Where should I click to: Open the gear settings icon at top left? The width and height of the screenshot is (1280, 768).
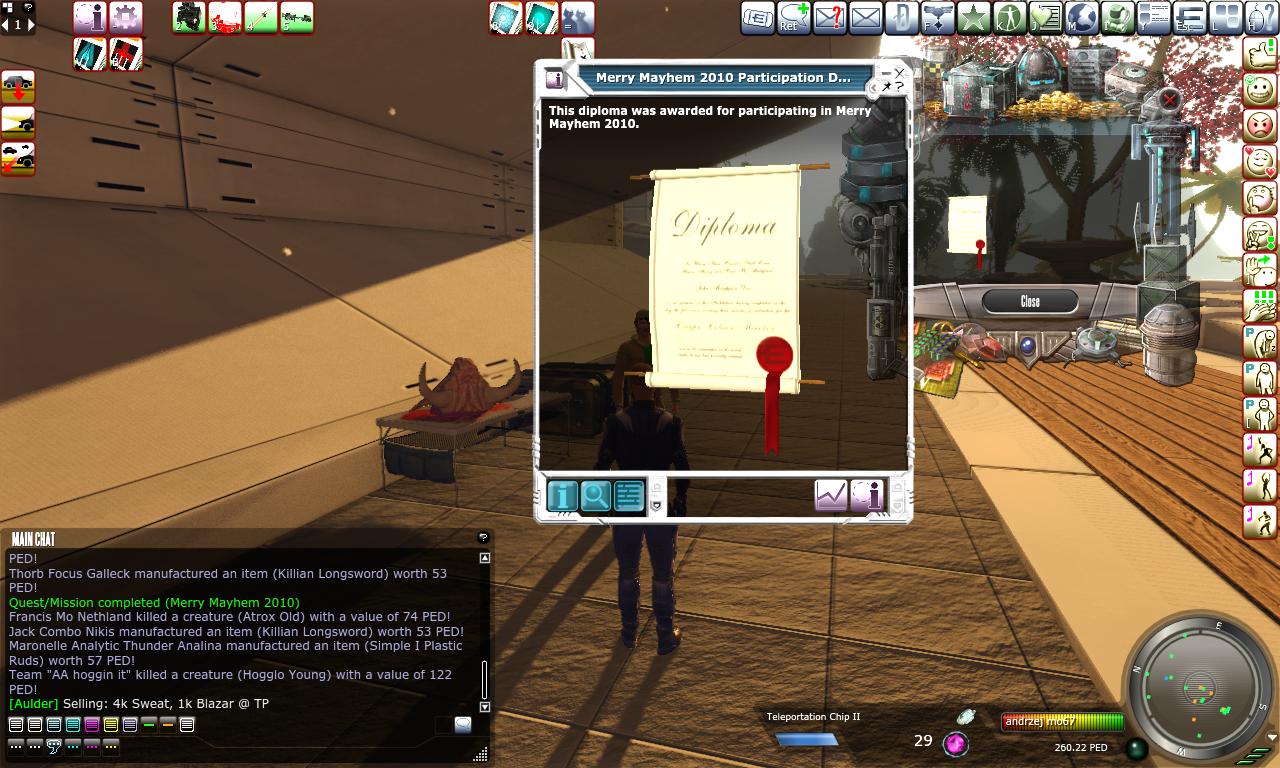(x=125, y=17)
